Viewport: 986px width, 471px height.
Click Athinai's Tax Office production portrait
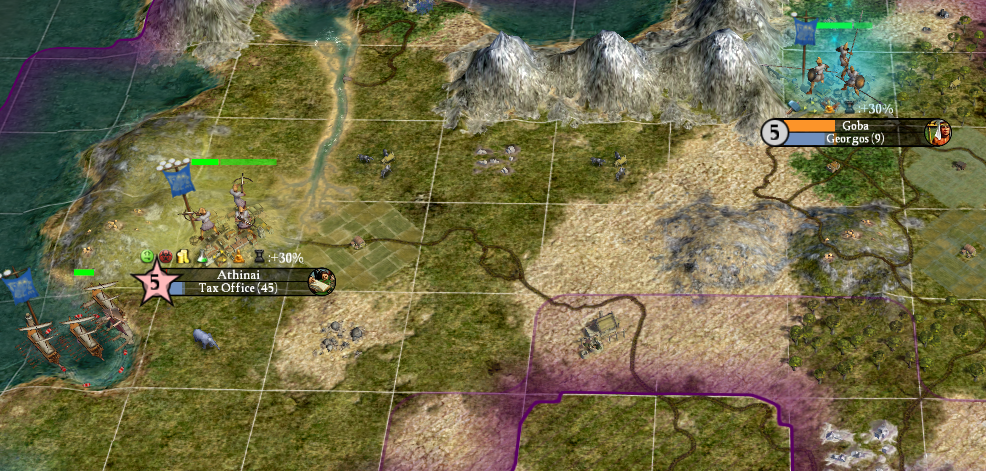[x=323, y=282]
